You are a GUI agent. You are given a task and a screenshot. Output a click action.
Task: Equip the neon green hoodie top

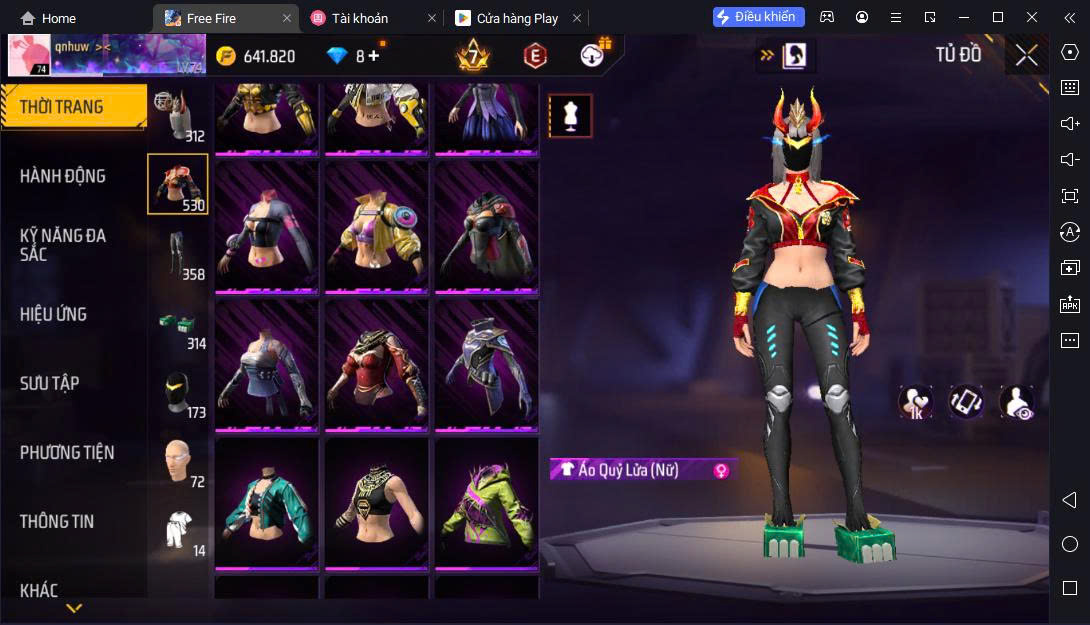point(486,502)
